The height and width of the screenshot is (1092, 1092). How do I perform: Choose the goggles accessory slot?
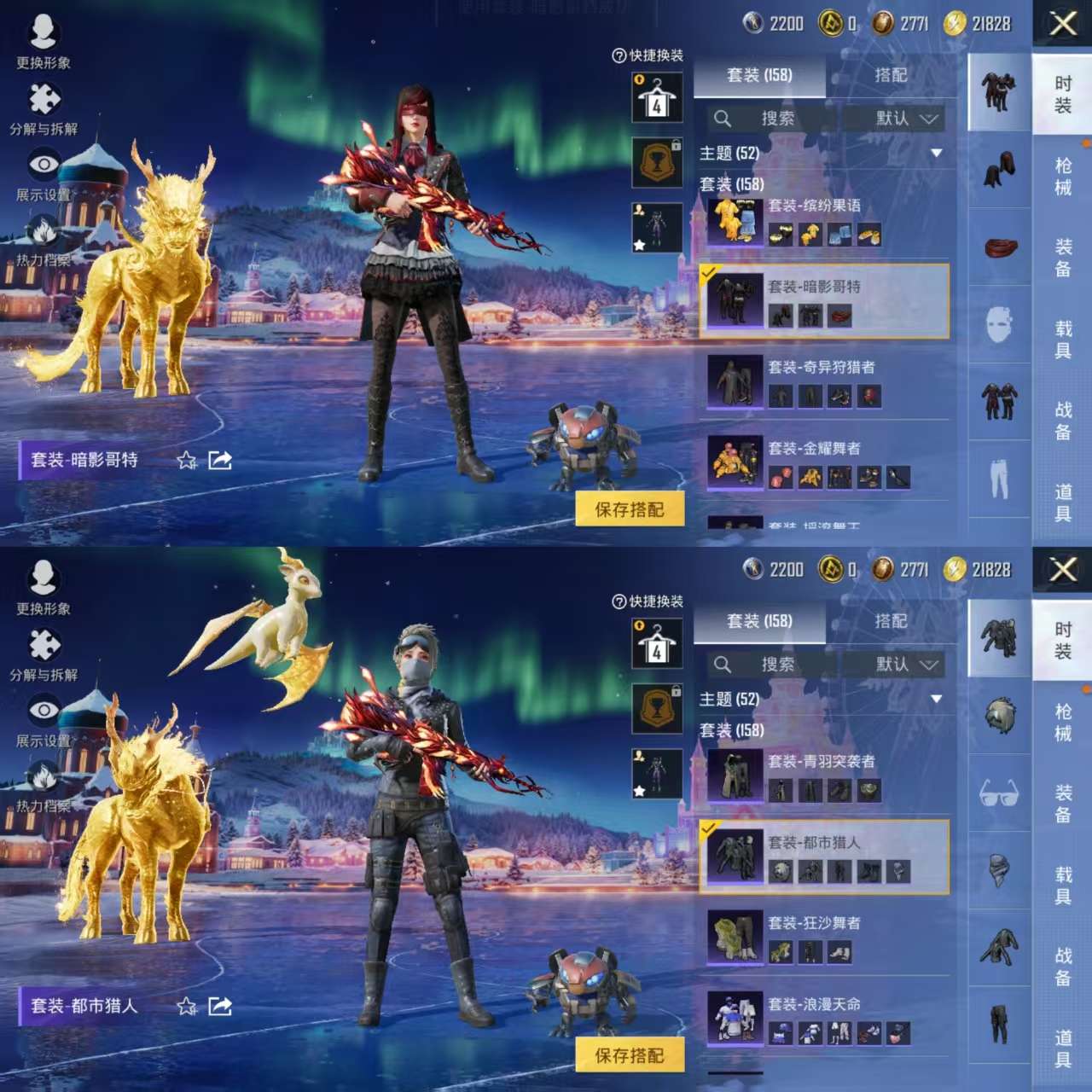click(1000, 794)
